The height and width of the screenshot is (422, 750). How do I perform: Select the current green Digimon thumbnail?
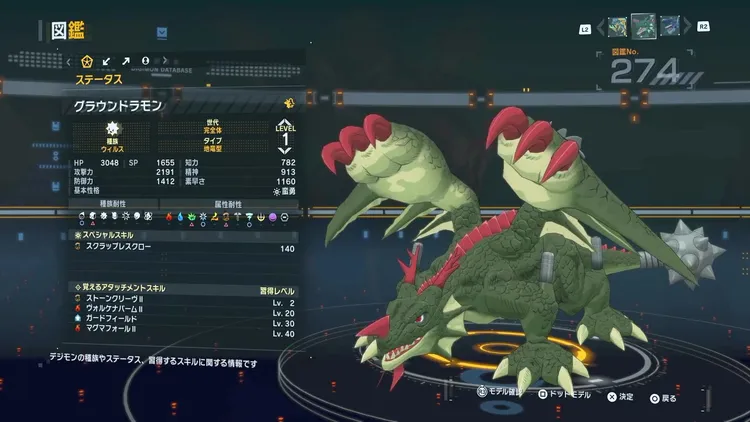(x=642, y=25)
